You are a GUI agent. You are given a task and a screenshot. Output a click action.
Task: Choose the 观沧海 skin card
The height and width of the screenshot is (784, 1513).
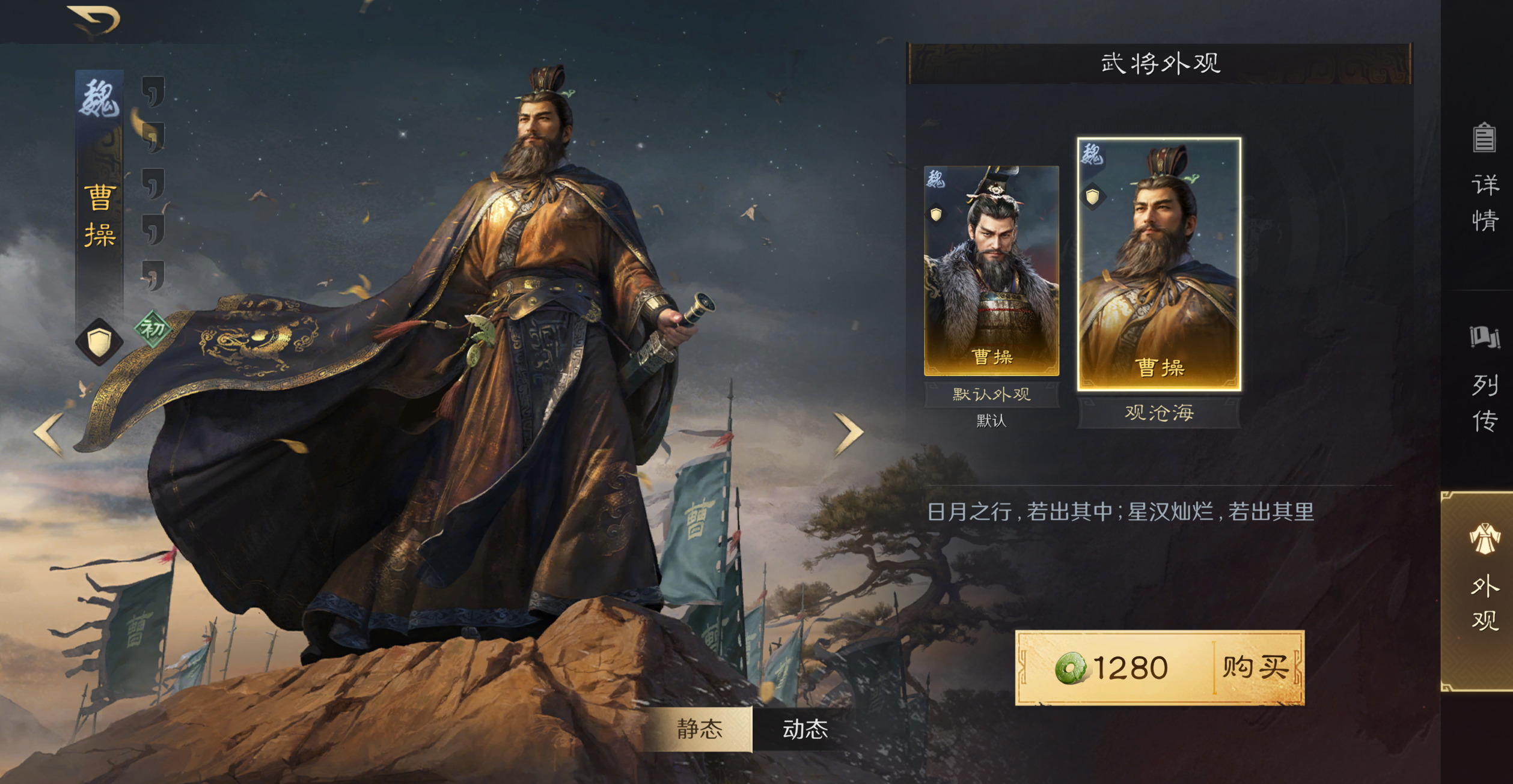(x=1159, y=265)
